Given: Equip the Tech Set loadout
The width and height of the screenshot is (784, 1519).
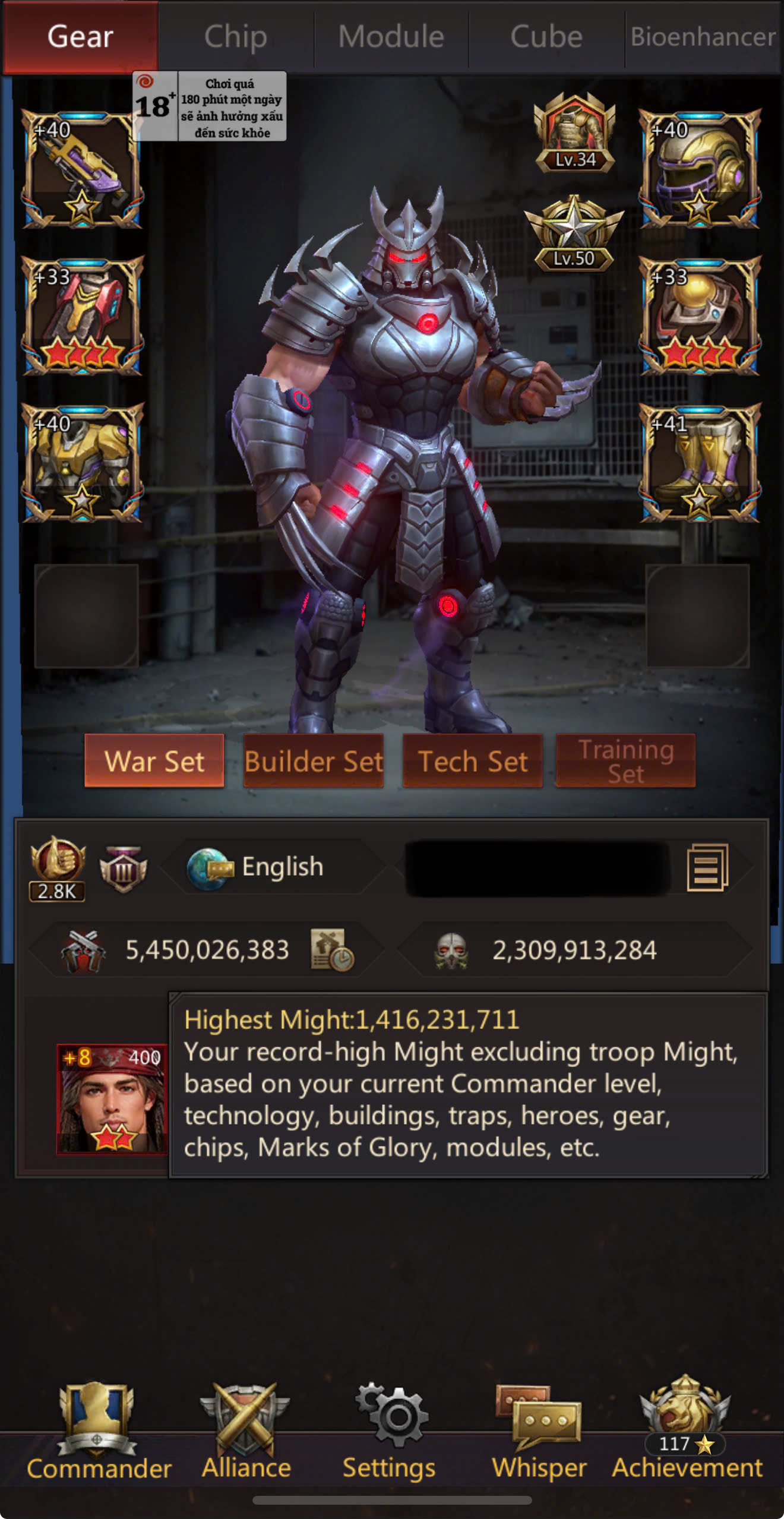Looking at the screenshot, I should [x=473, y=761].
